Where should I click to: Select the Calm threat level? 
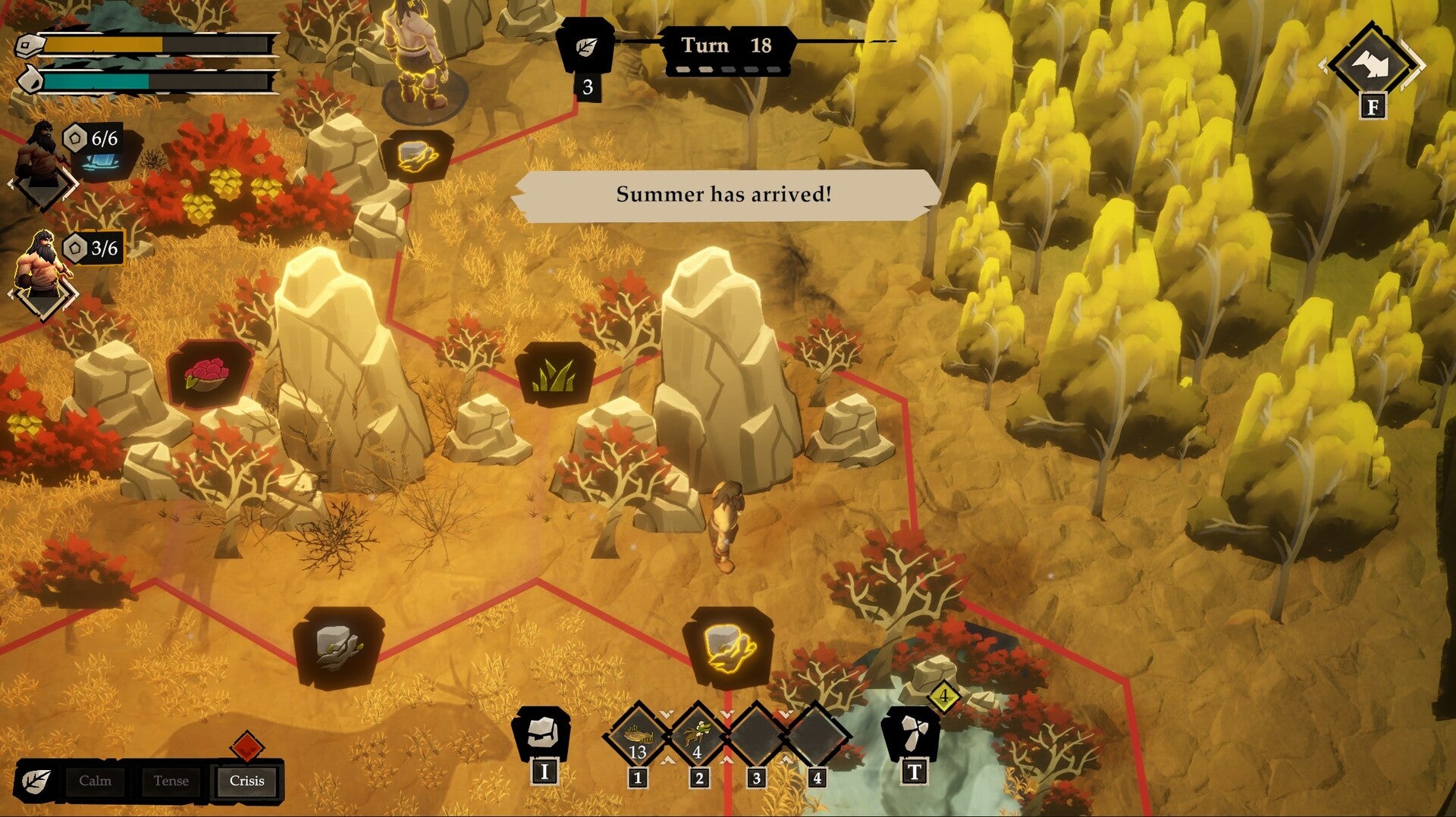95,781
